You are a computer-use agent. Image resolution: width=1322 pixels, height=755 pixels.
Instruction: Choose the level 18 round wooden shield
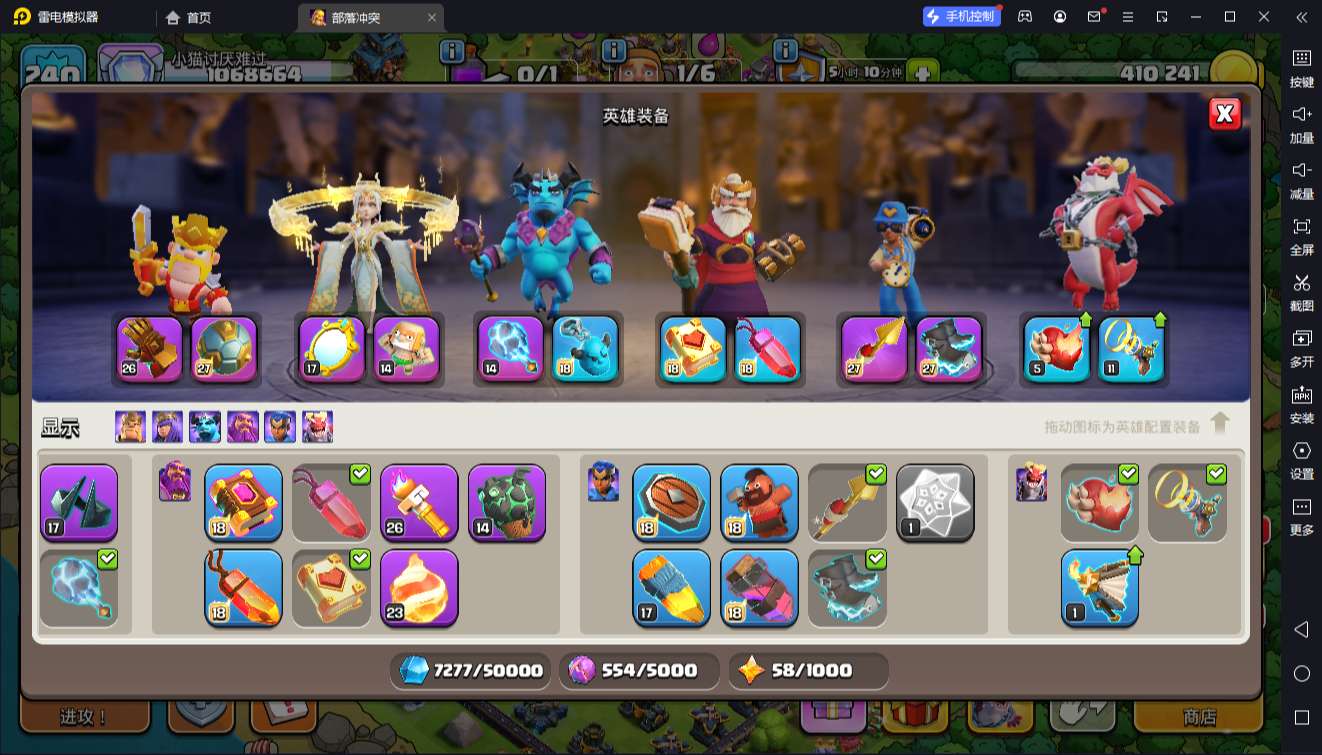click(671, 502)
